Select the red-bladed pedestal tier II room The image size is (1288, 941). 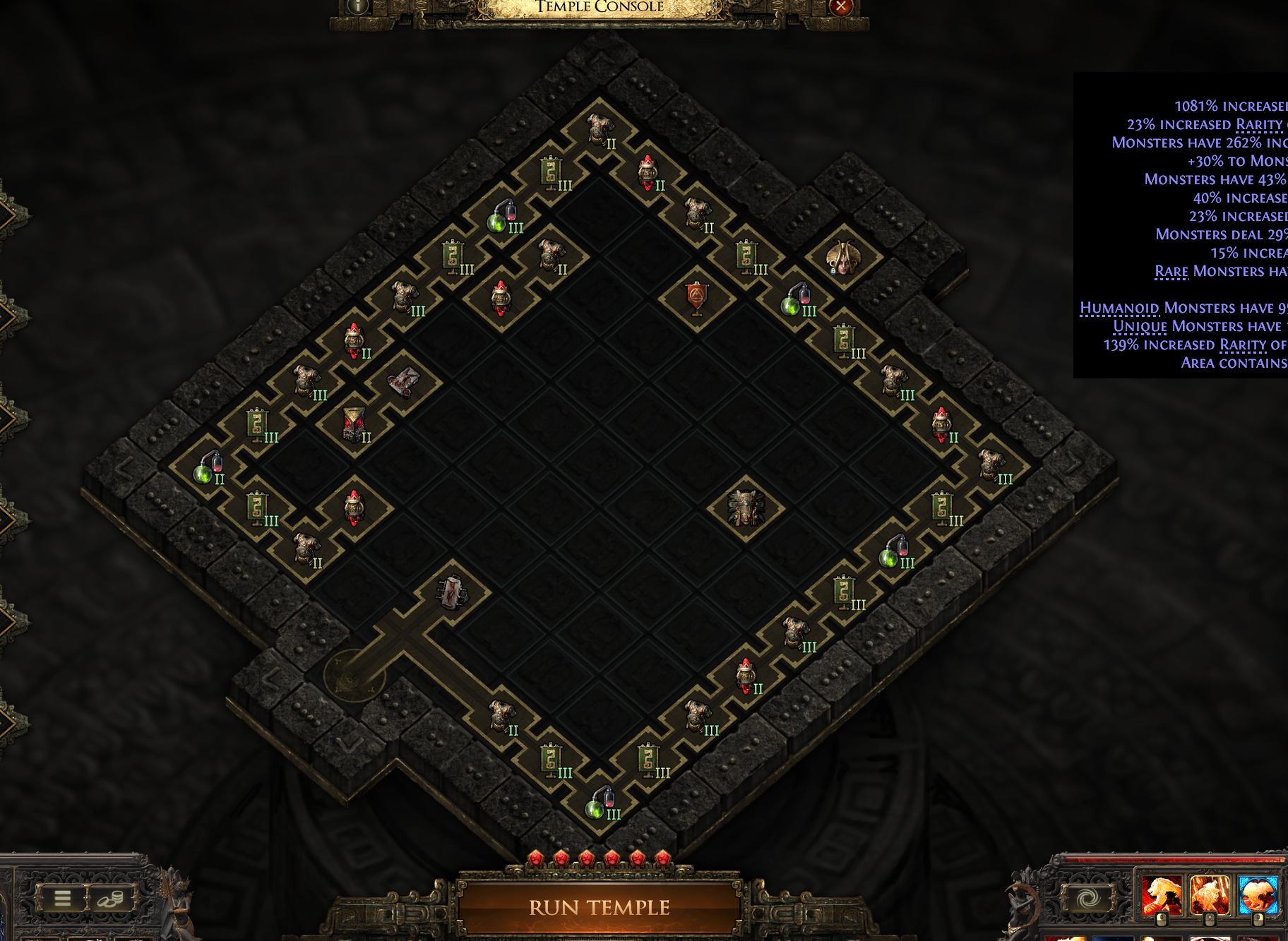354,425
